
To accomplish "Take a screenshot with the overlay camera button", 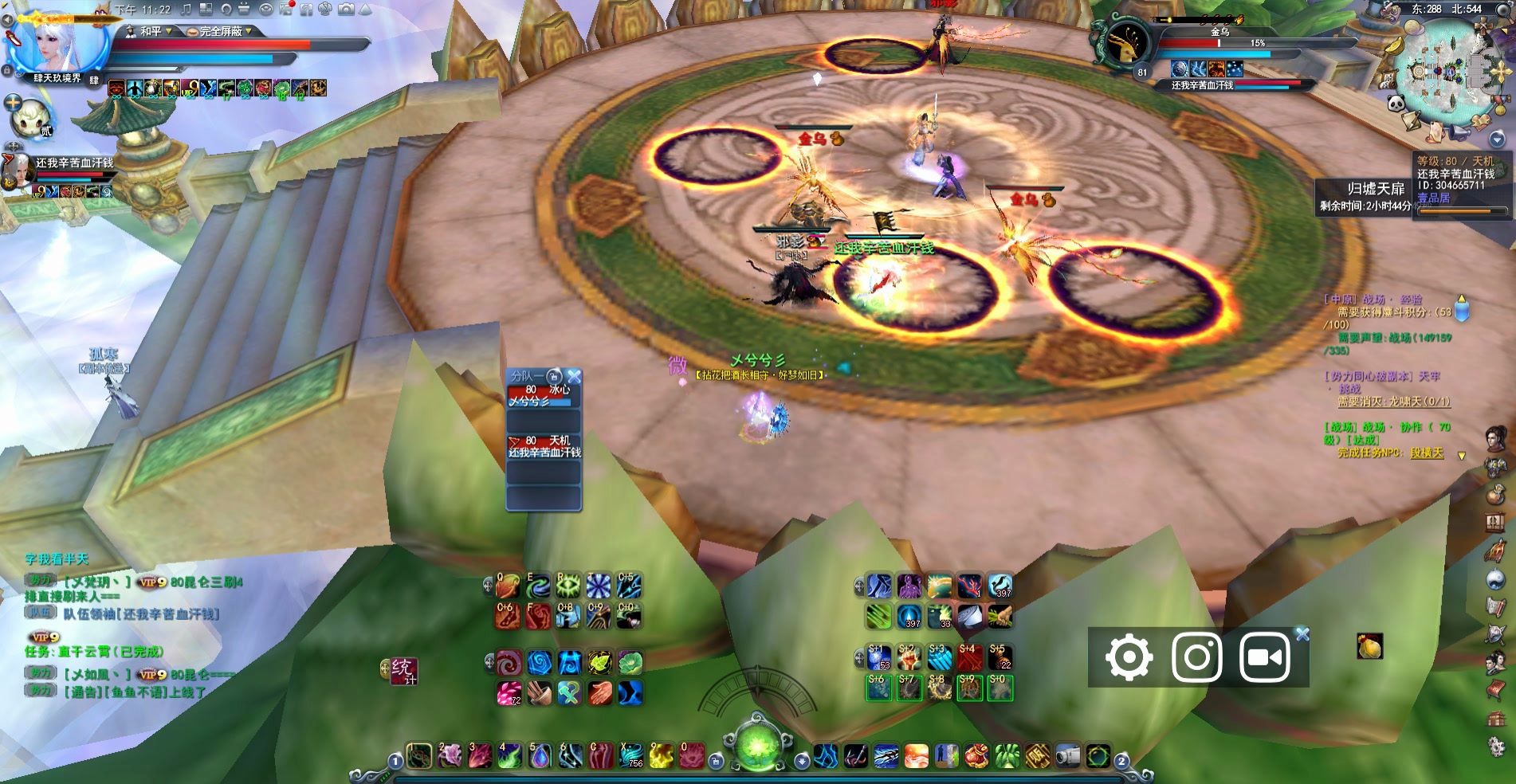I will click(x=1196, y=658).
